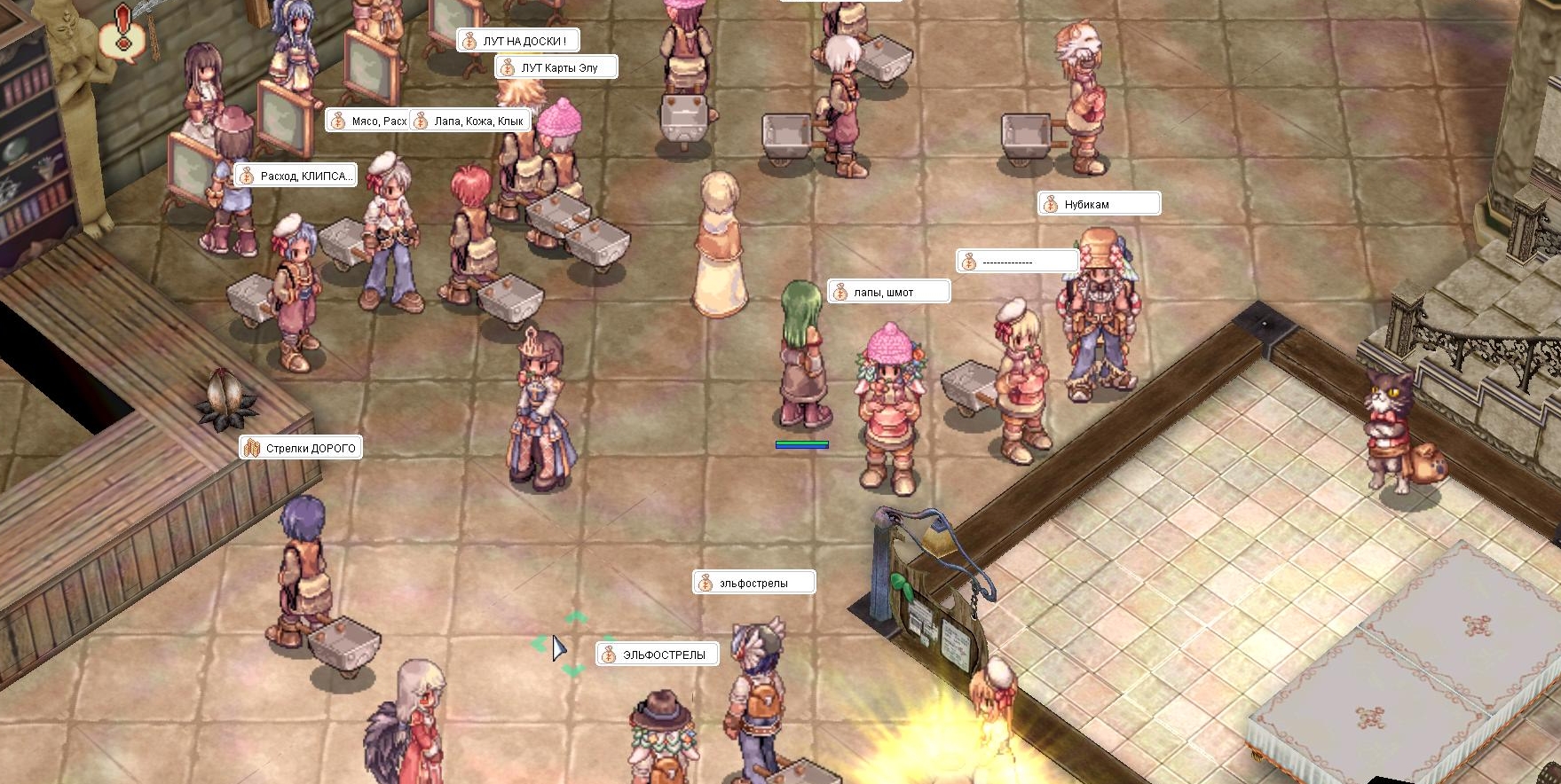Click the "Мясо, Расх" shop sign
The width and height of the screenshot is (1561, 784).
point(368,121)
